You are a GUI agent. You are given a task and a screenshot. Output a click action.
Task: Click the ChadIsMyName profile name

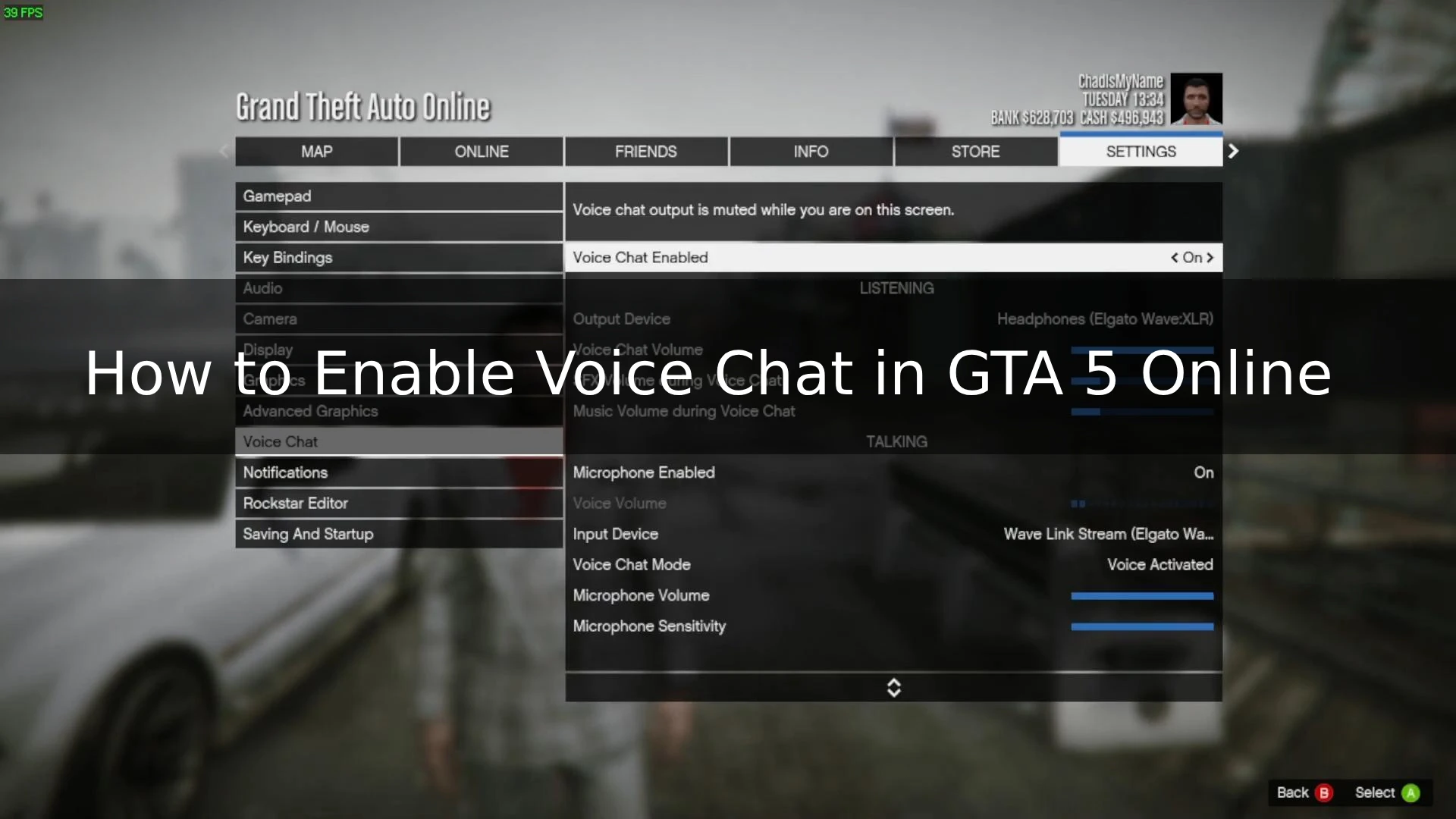(x=1120, y=80)
